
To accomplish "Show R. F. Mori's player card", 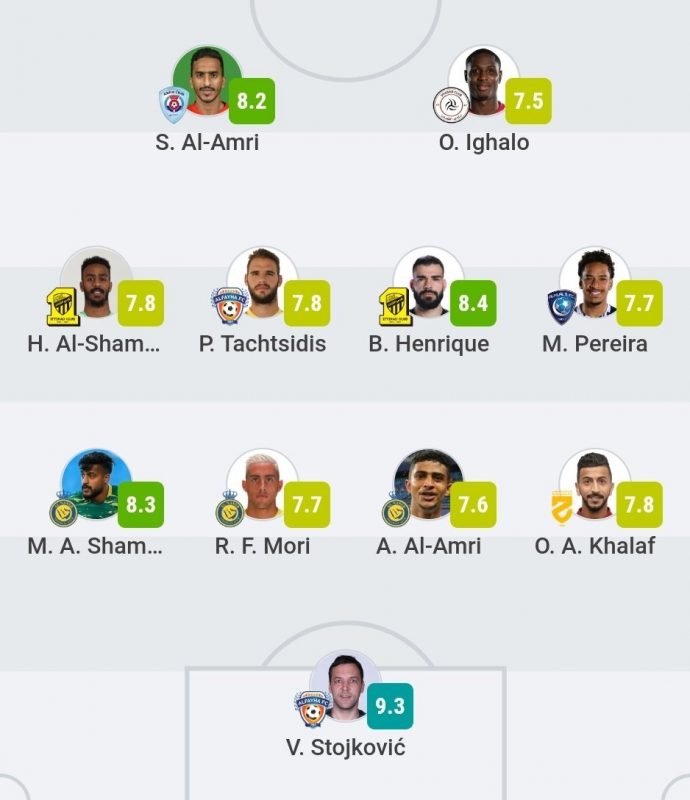I will (x=262, y=486).
